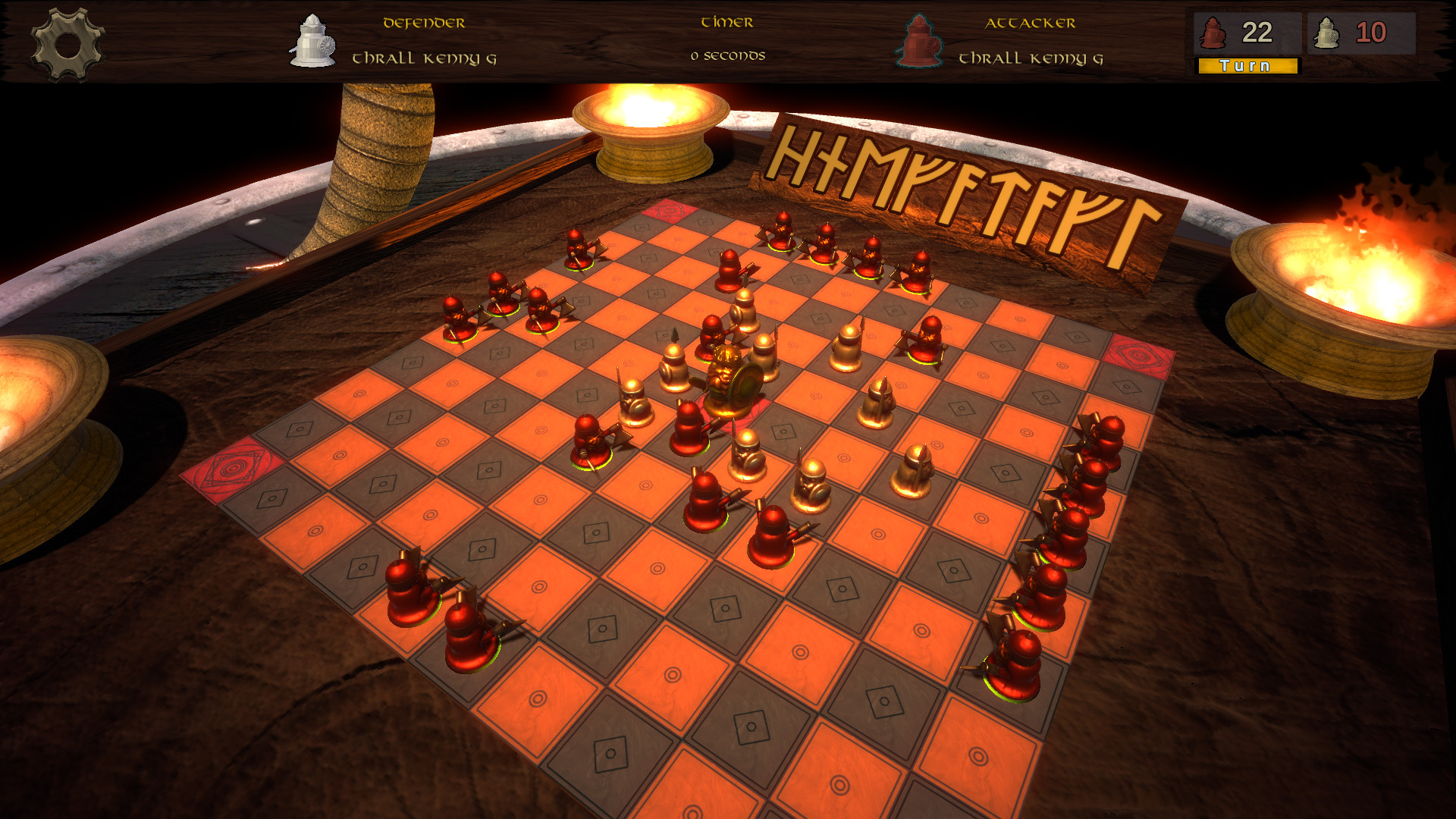Viewport: 1456px width, 819px height.
Task: Click the yellow Turn indicator badge
Action: [x=1246, y=67]
